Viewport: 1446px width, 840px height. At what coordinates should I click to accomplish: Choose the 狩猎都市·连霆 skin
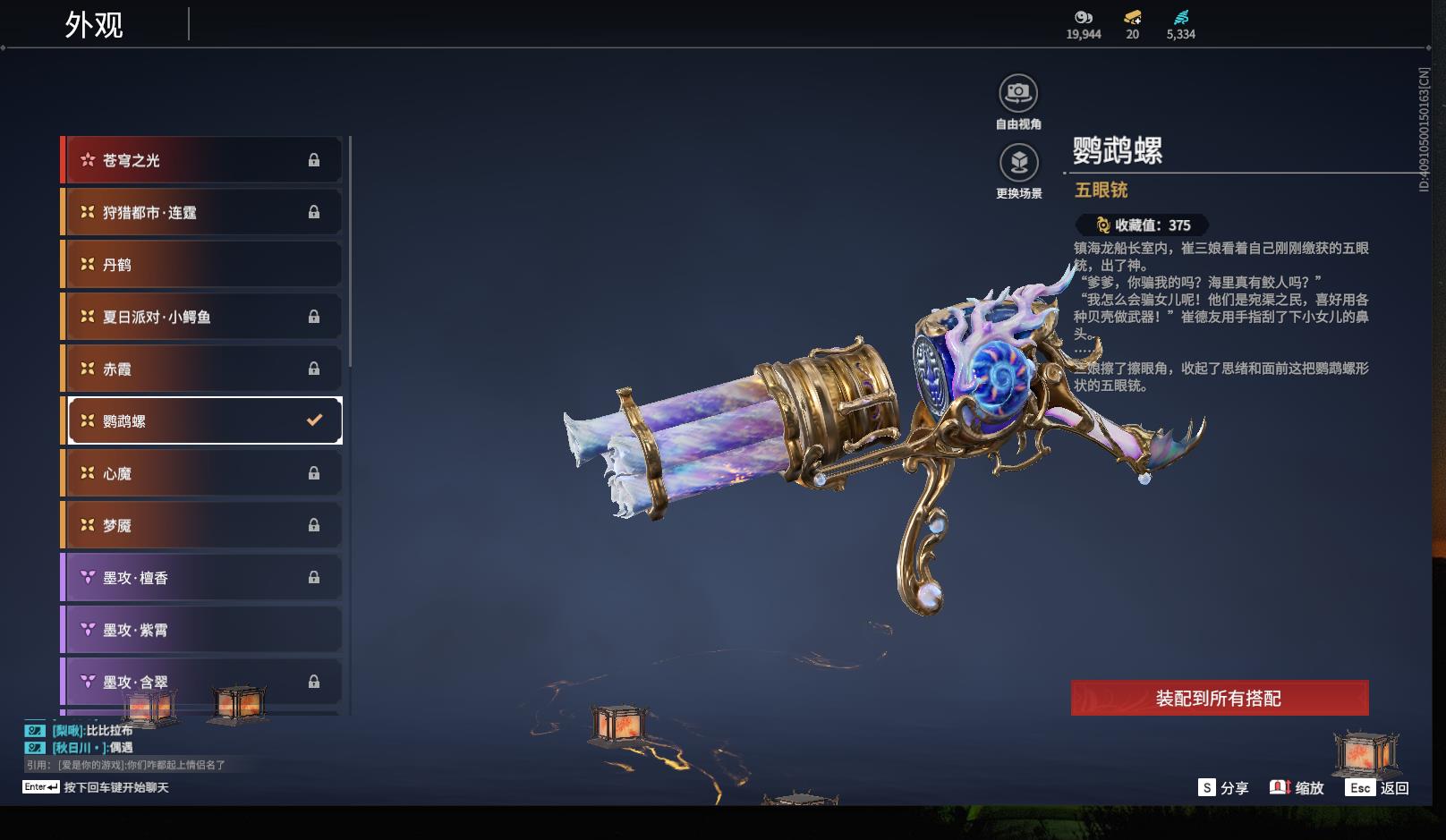(x=202, y=212)
